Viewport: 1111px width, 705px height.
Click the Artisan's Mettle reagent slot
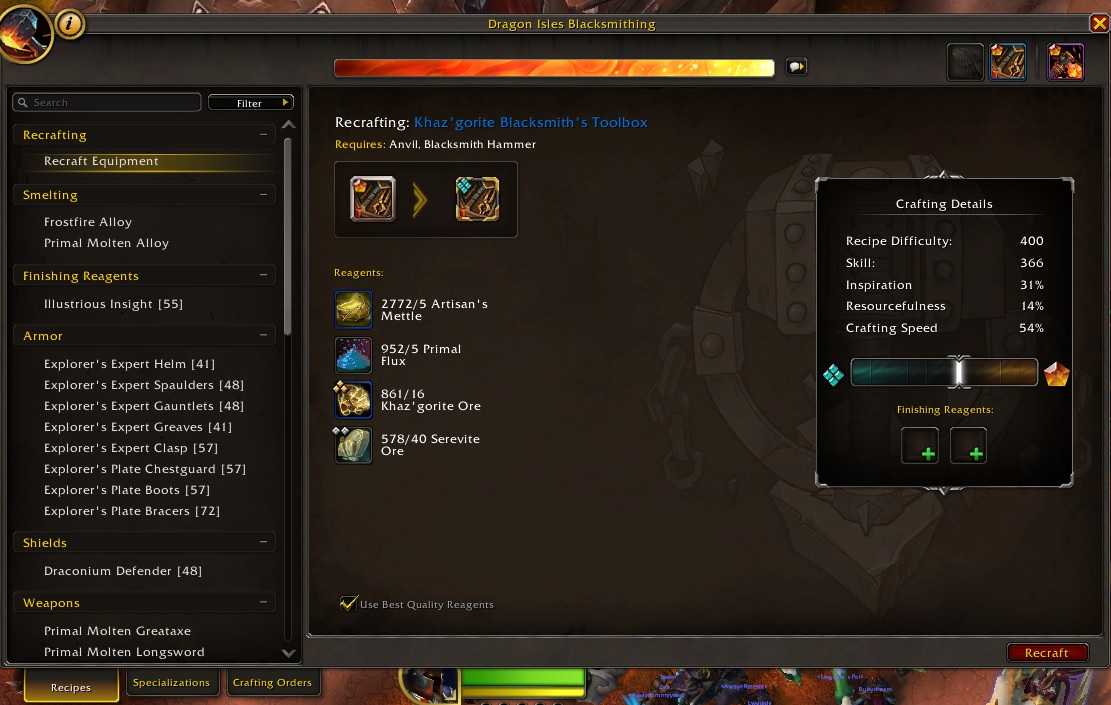(x=354, y=310)
